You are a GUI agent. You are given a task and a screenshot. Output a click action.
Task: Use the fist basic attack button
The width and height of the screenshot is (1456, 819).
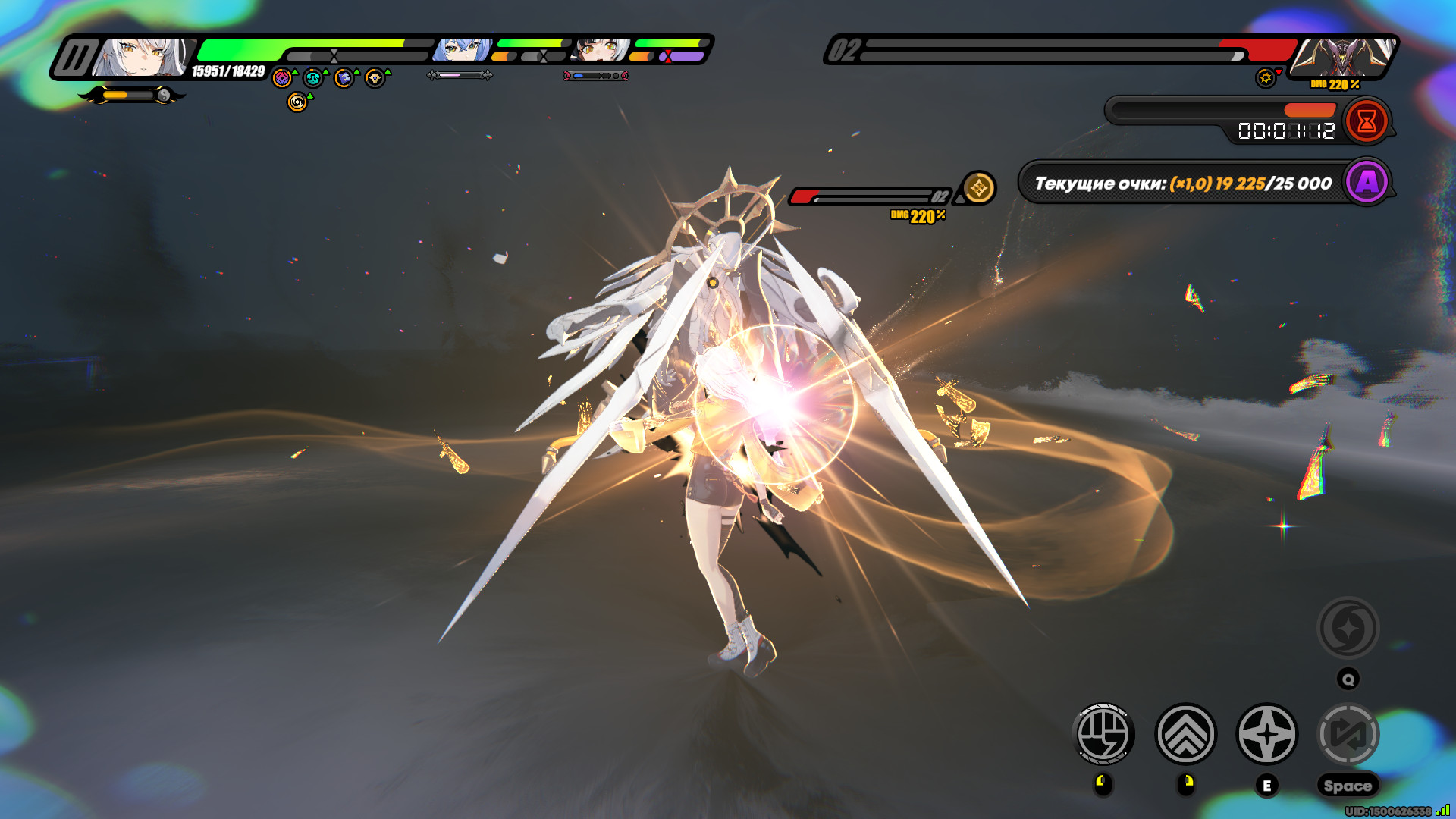pyautogui.click(x=1104, y=734)
